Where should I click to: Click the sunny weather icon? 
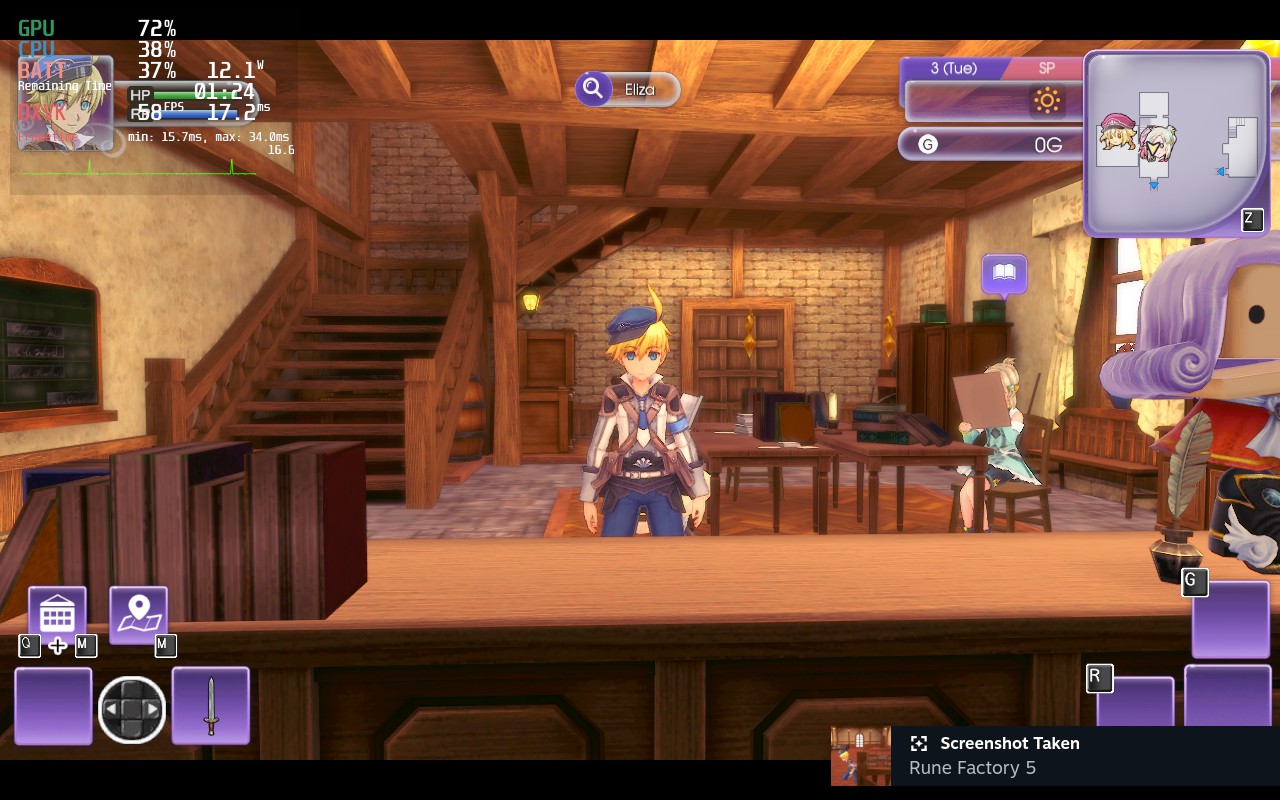[x=1047, y=100]
